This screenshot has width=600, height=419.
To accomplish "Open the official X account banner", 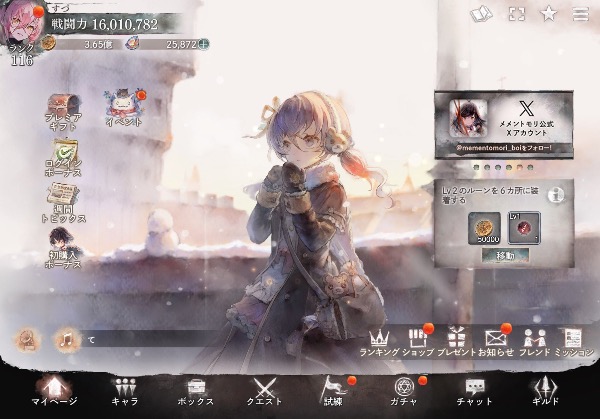I will click(504, 124).
